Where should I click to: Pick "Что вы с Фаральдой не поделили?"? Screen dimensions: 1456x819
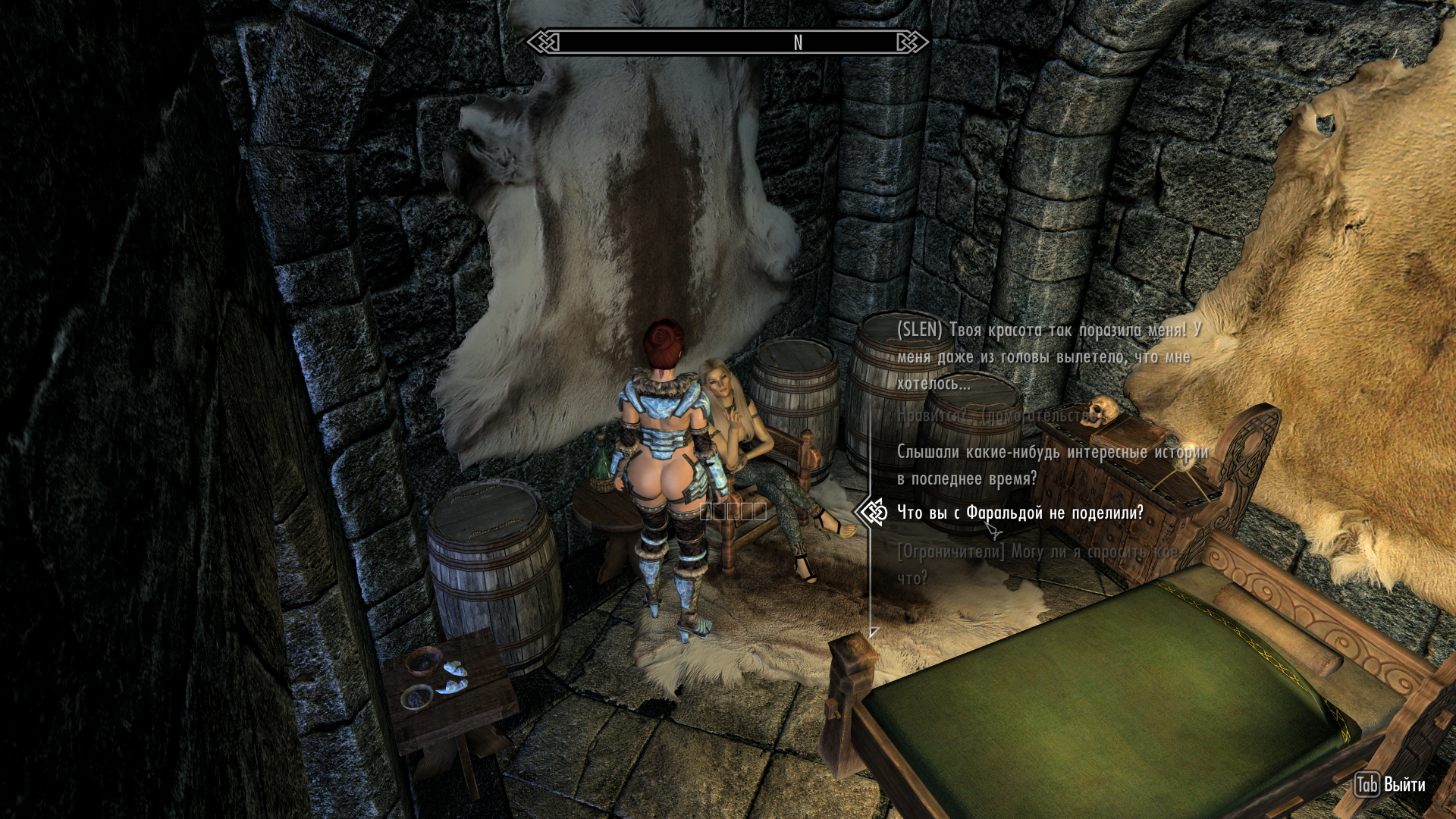(1020, 513)
